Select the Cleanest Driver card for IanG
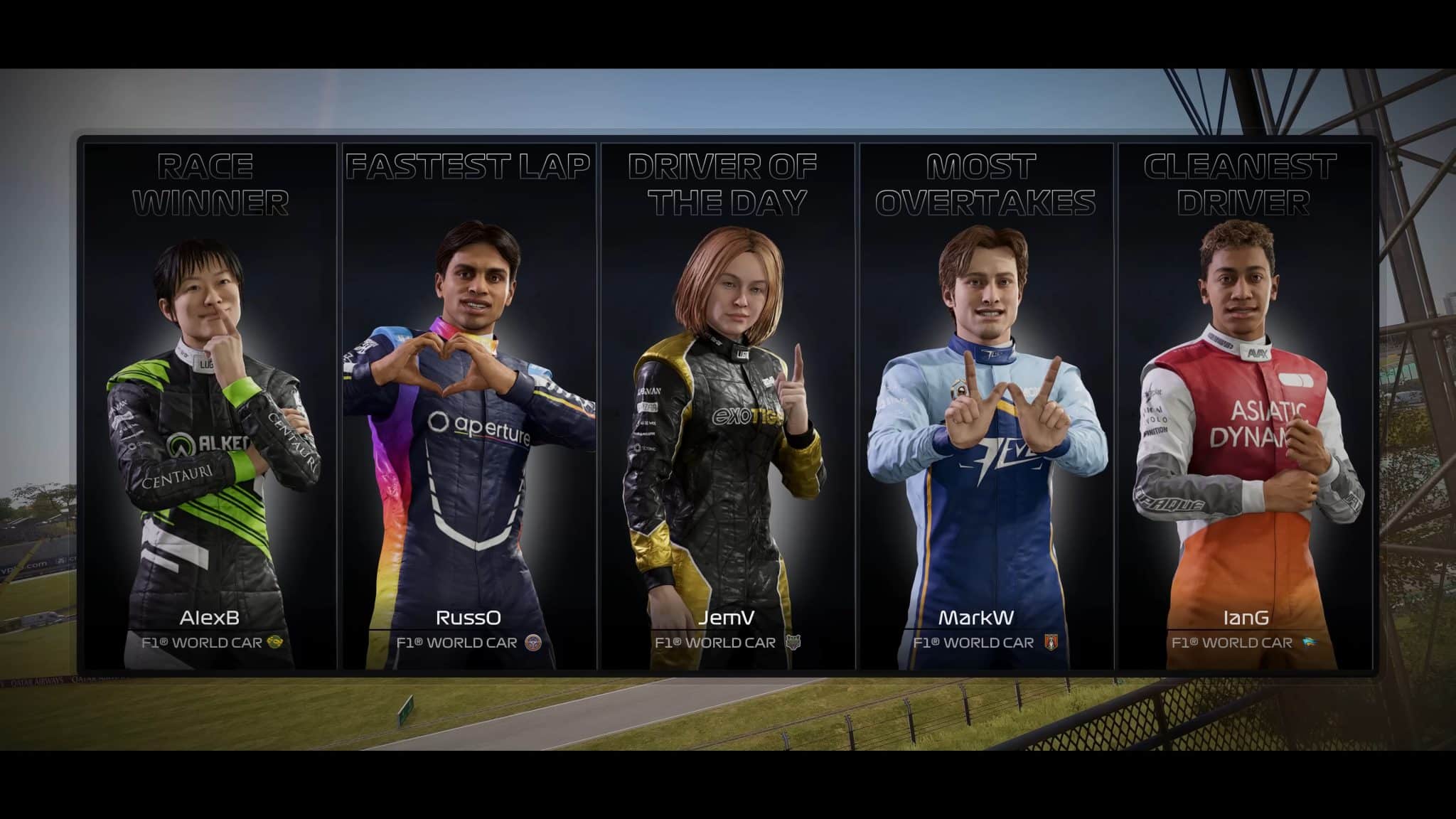Screen dimensions: 1456x819 1244,407
